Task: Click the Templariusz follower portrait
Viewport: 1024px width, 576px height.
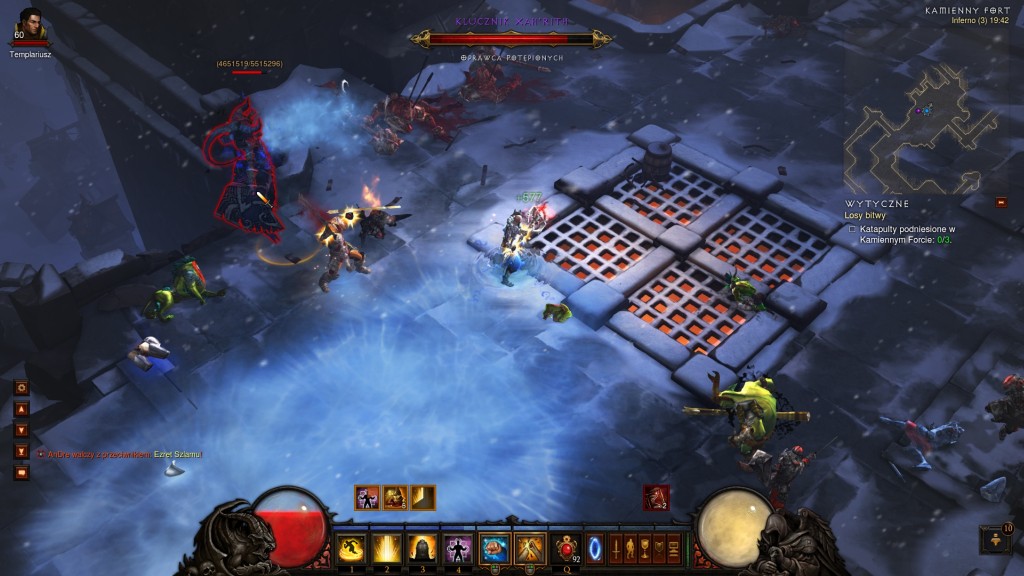Action: [30, 23]
